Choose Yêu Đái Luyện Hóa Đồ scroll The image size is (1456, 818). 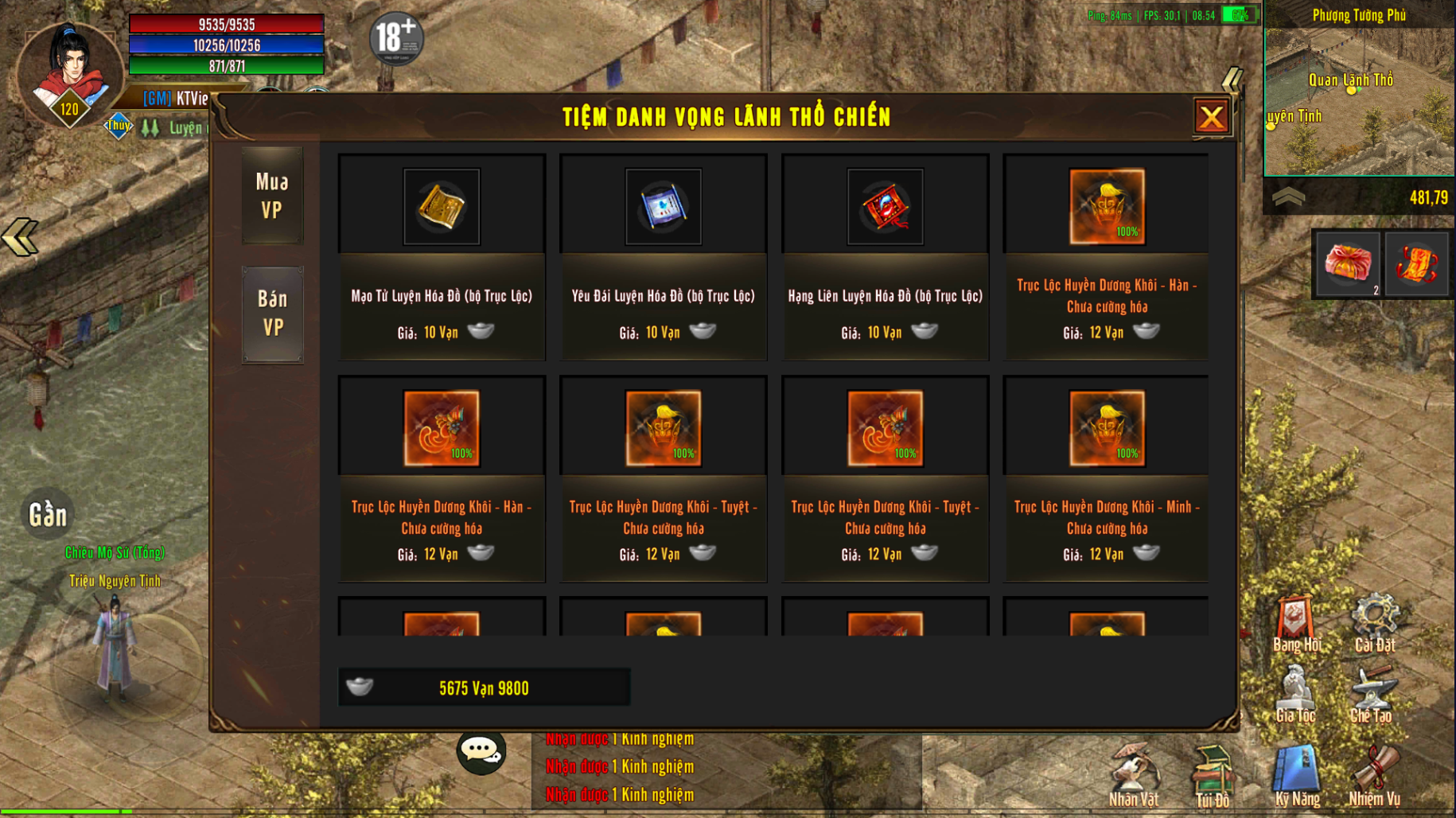click(x=664, y=207)
